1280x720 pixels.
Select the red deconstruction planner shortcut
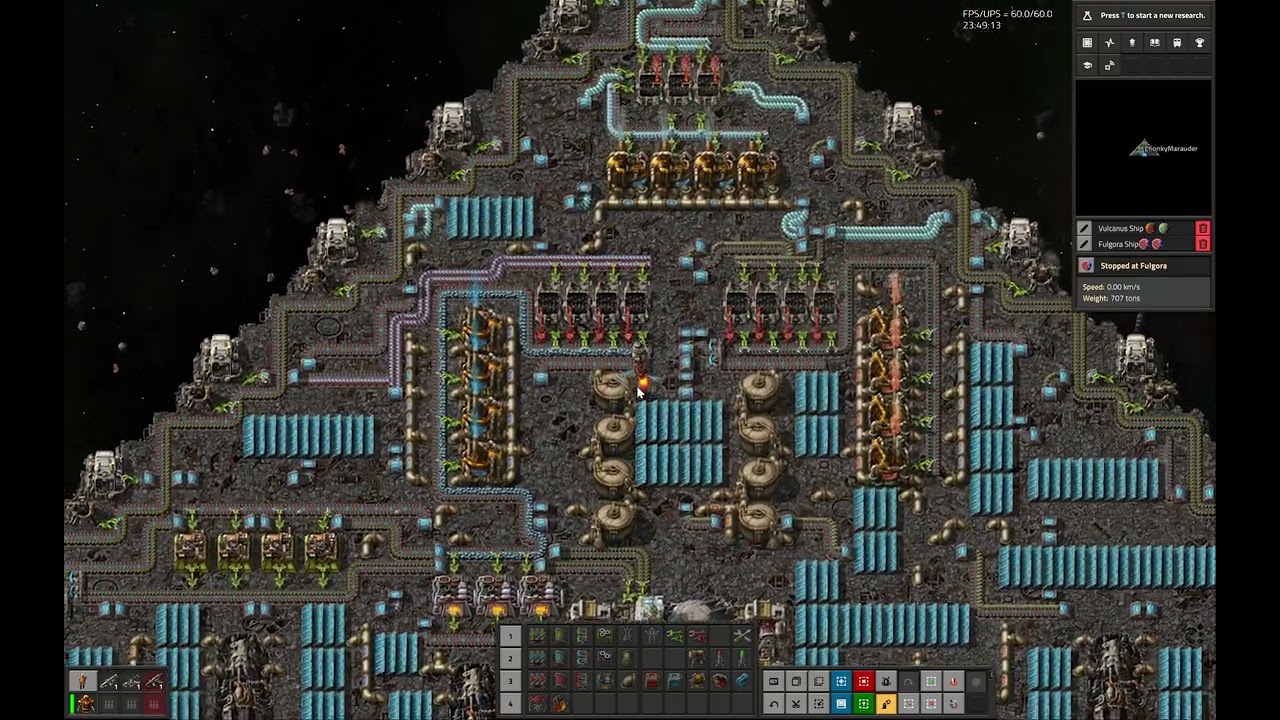tap(864, 682)
